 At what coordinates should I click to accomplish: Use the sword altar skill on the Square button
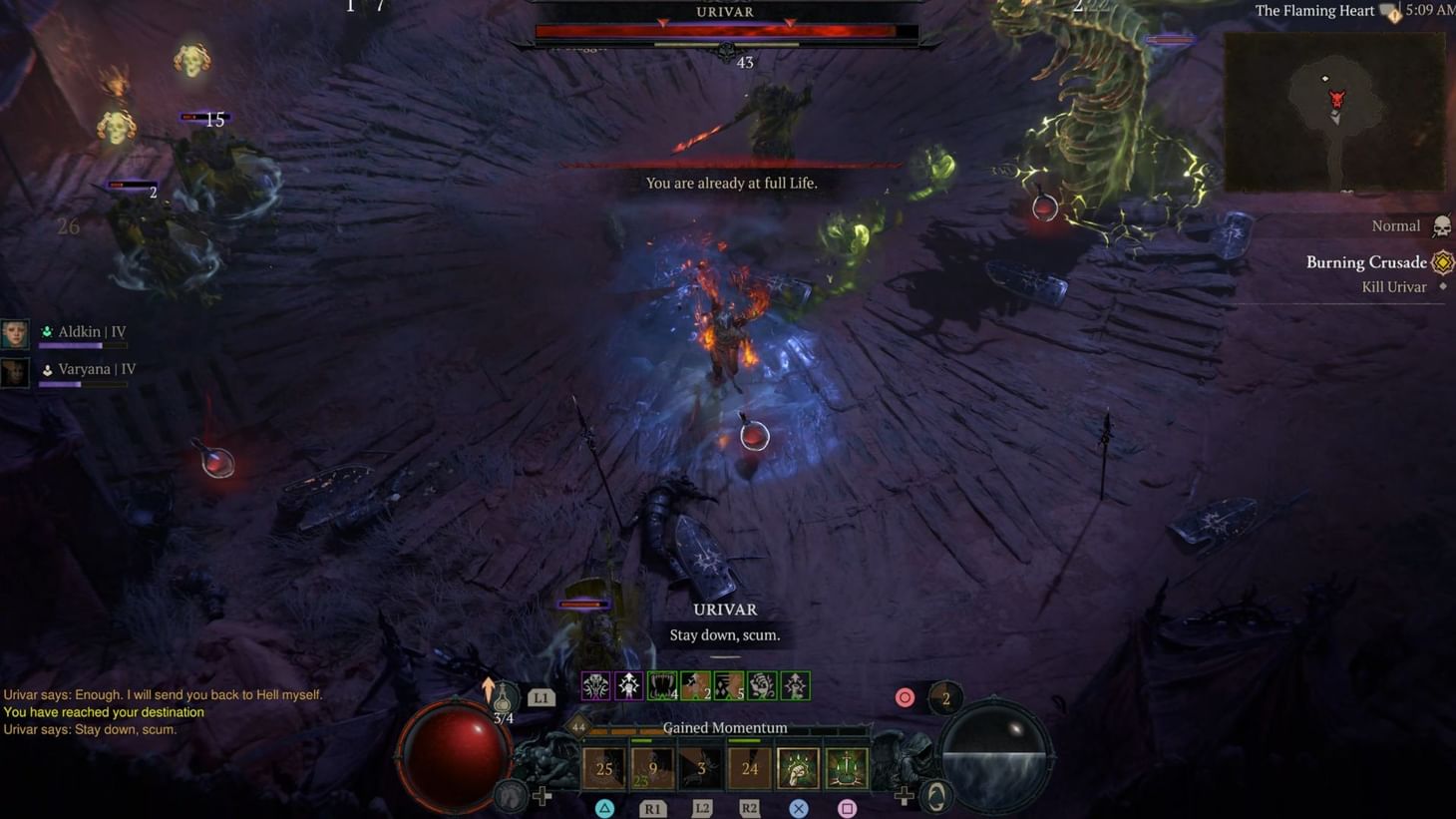click(x=846, y=768)
